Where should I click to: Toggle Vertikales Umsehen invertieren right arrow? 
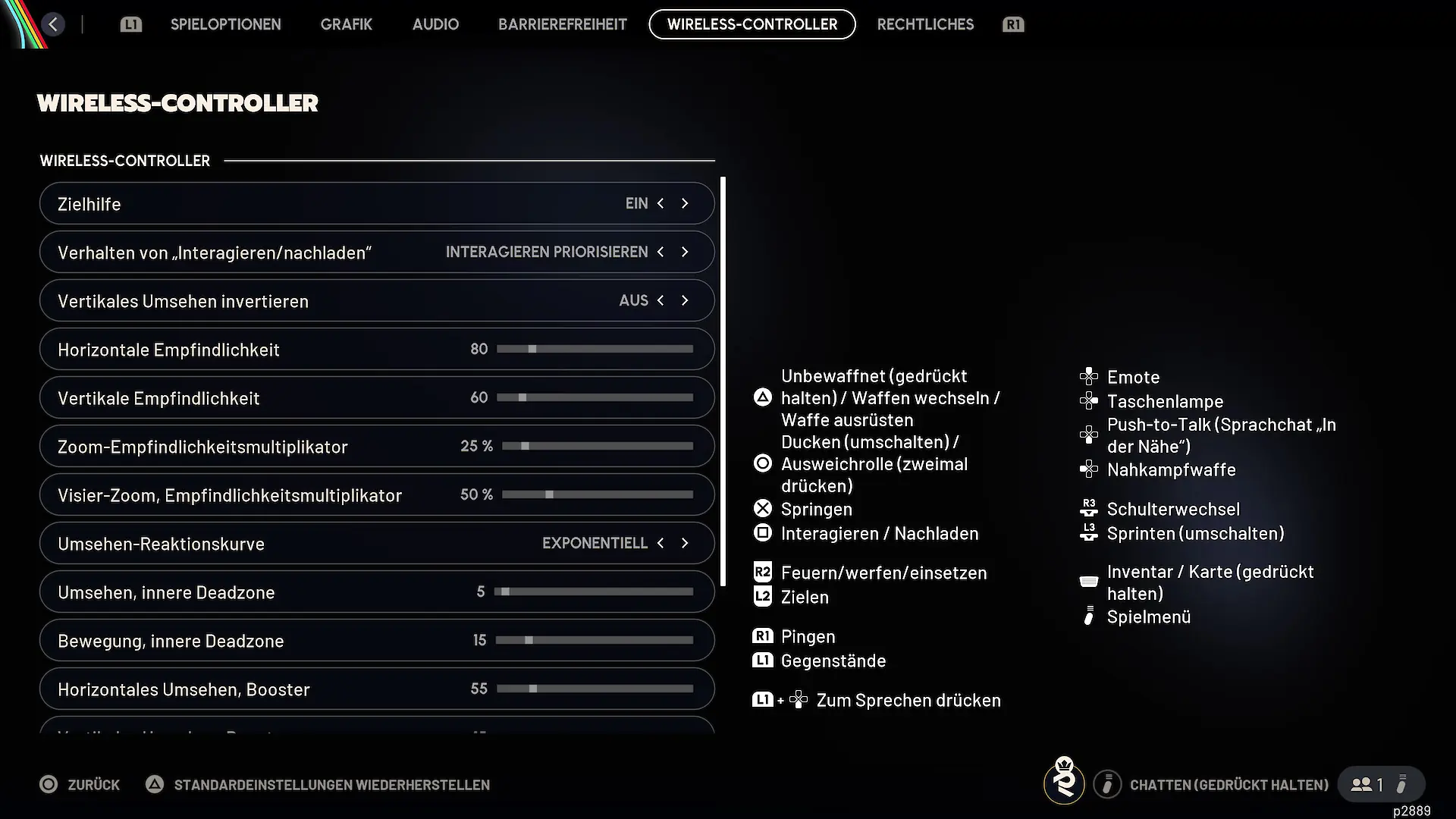pos(685,300)
